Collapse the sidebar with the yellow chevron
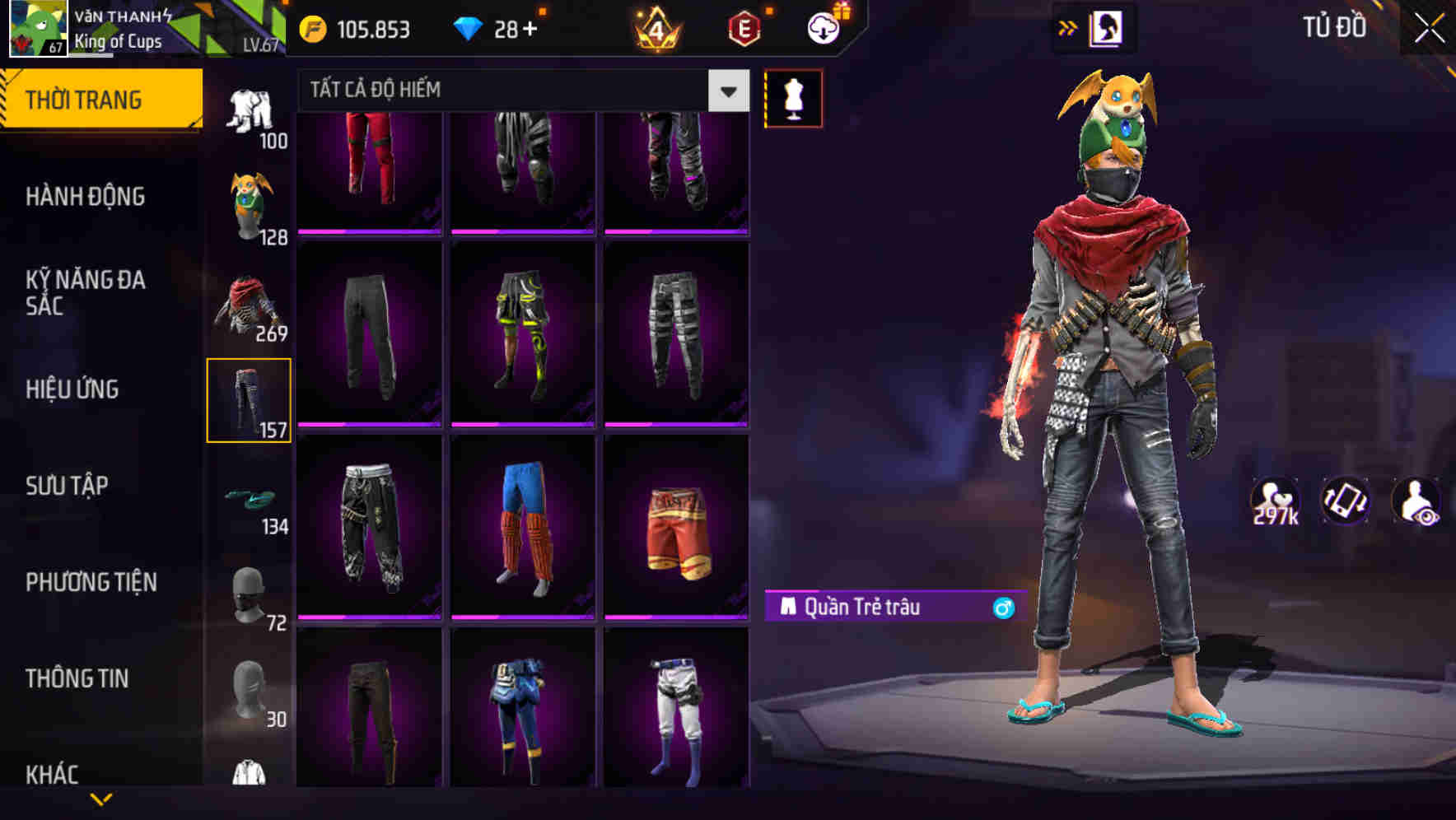 click(101, 797)
